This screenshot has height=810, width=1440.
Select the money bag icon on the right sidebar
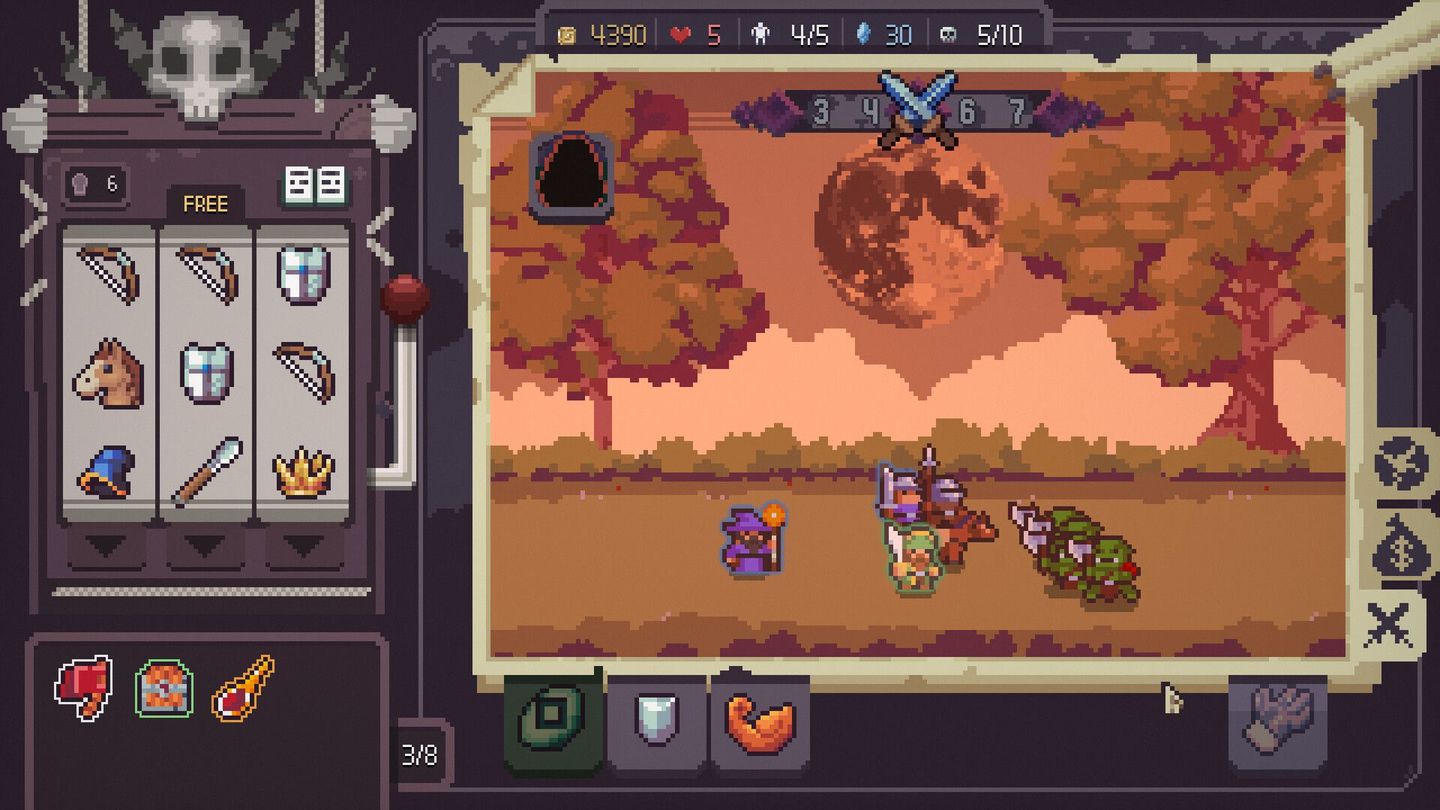coord(1399,548)
